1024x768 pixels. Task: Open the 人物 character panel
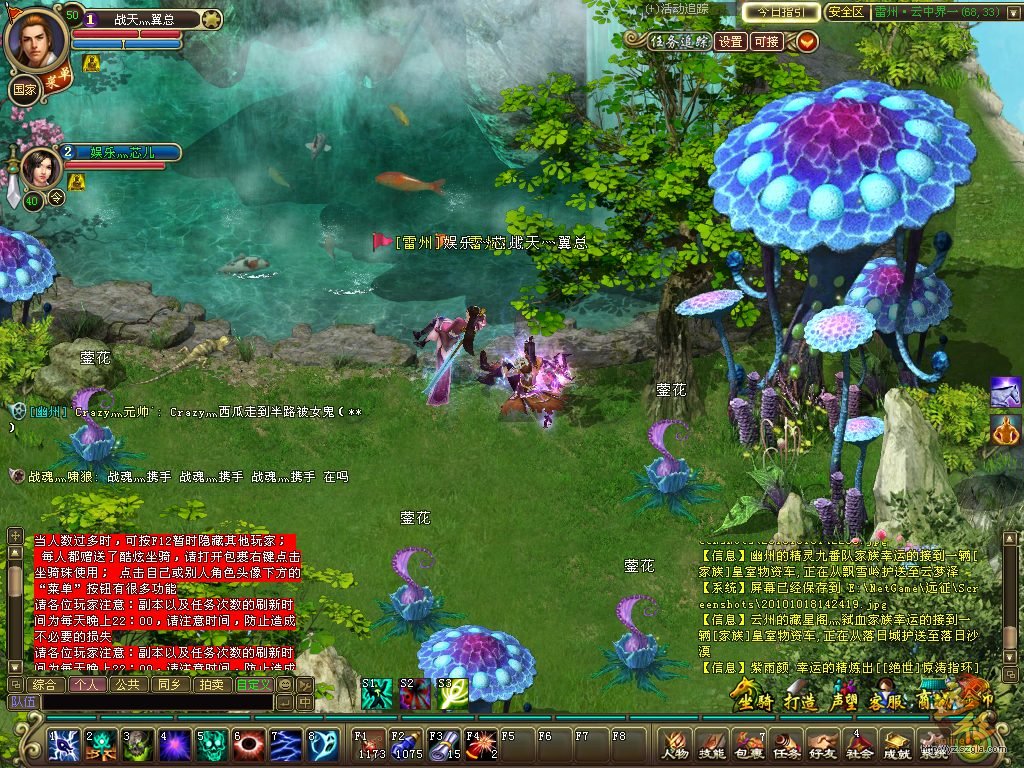pos(675,744)
